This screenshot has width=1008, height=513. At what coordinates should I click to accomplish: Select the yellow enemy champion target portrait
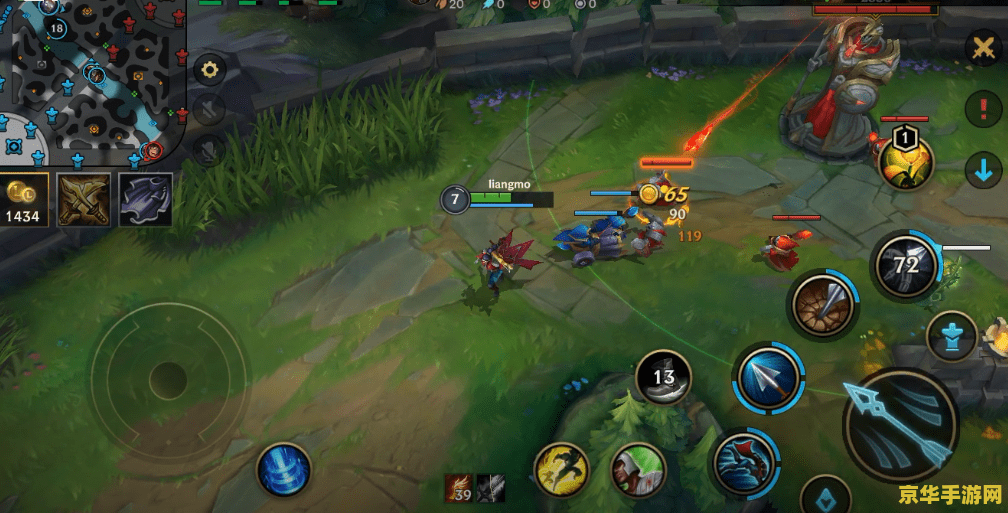[x=906, y=161]
